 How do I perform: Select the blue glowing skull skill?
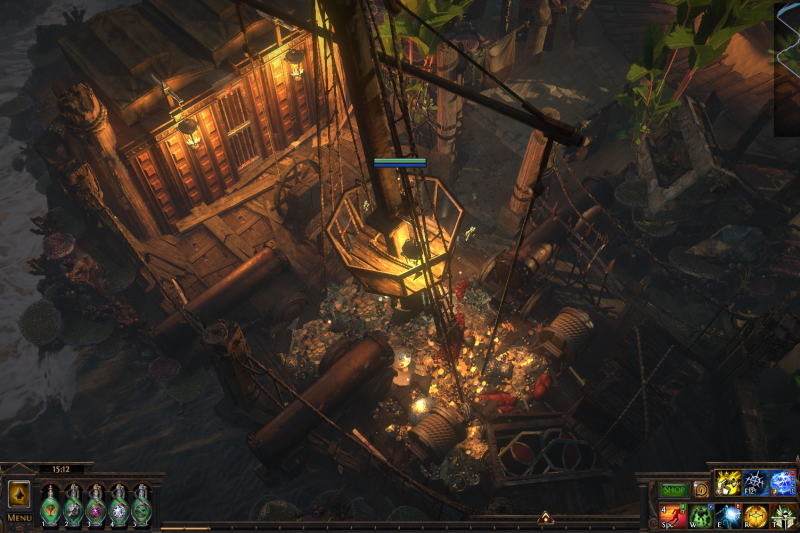[x=783, y=483]
